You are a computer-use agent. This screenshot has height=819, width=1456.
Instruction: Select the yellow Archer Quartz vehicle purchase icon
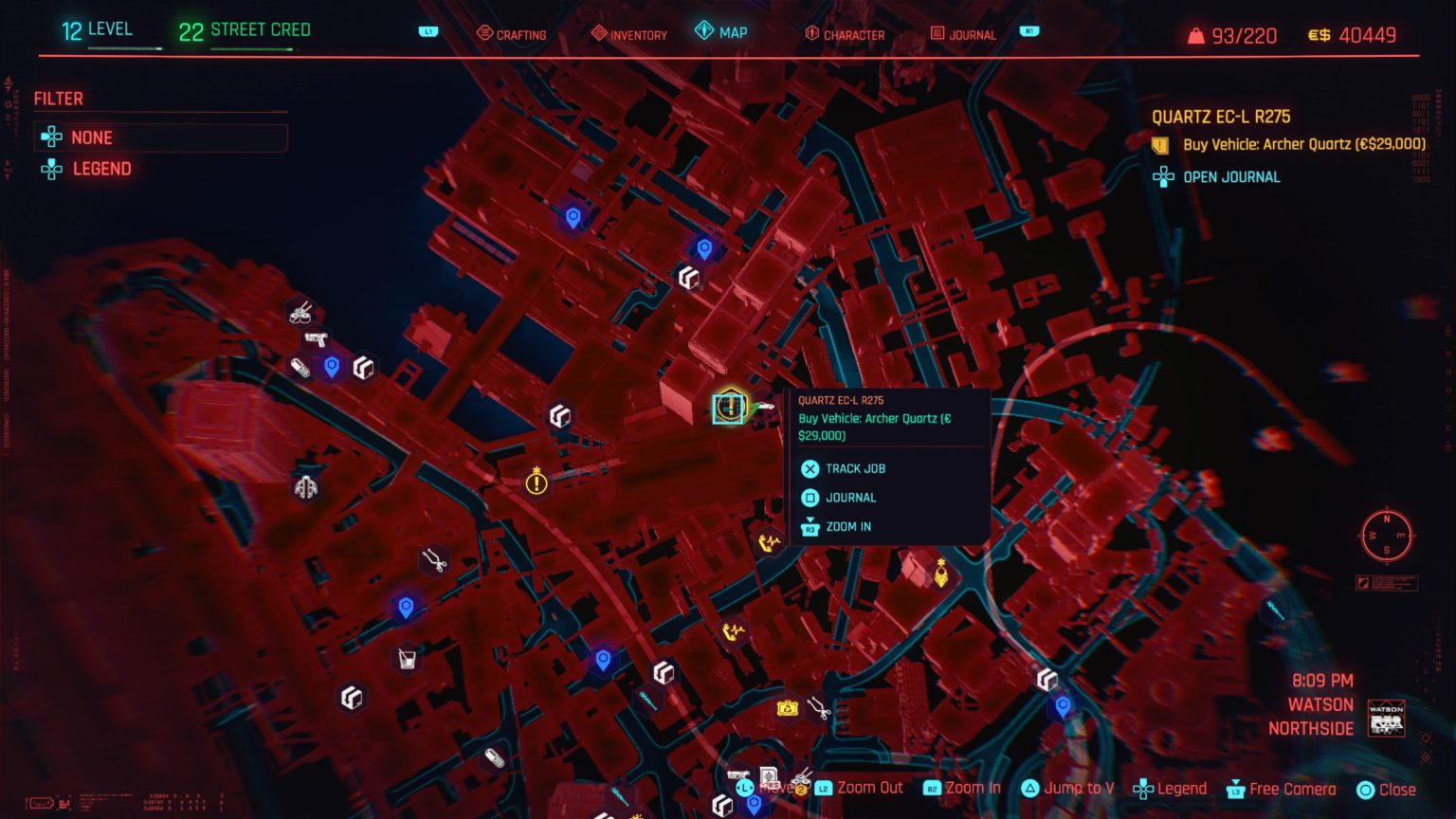click(x=727, y=408)
